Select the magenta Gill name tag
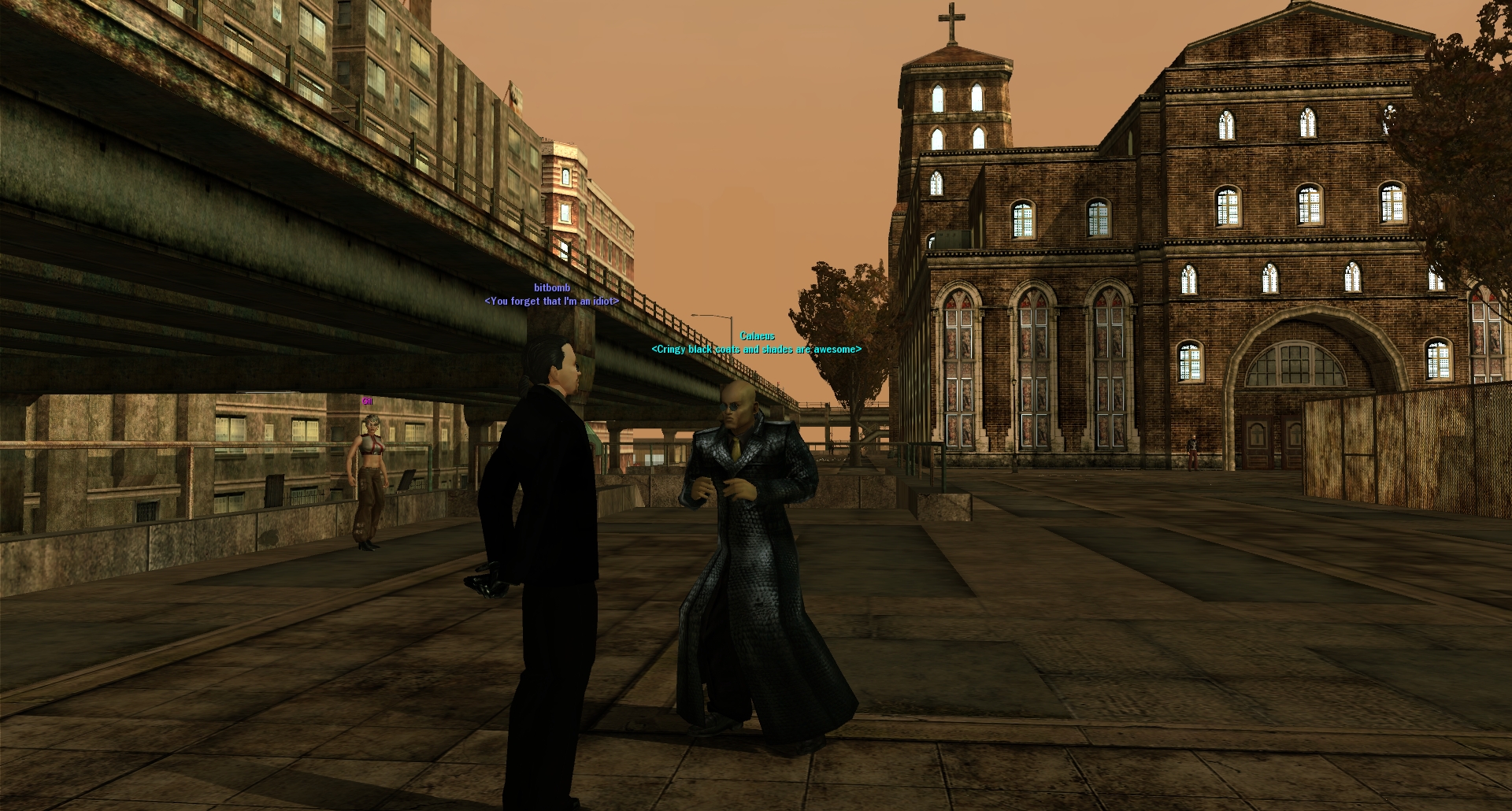 [367, 402]
